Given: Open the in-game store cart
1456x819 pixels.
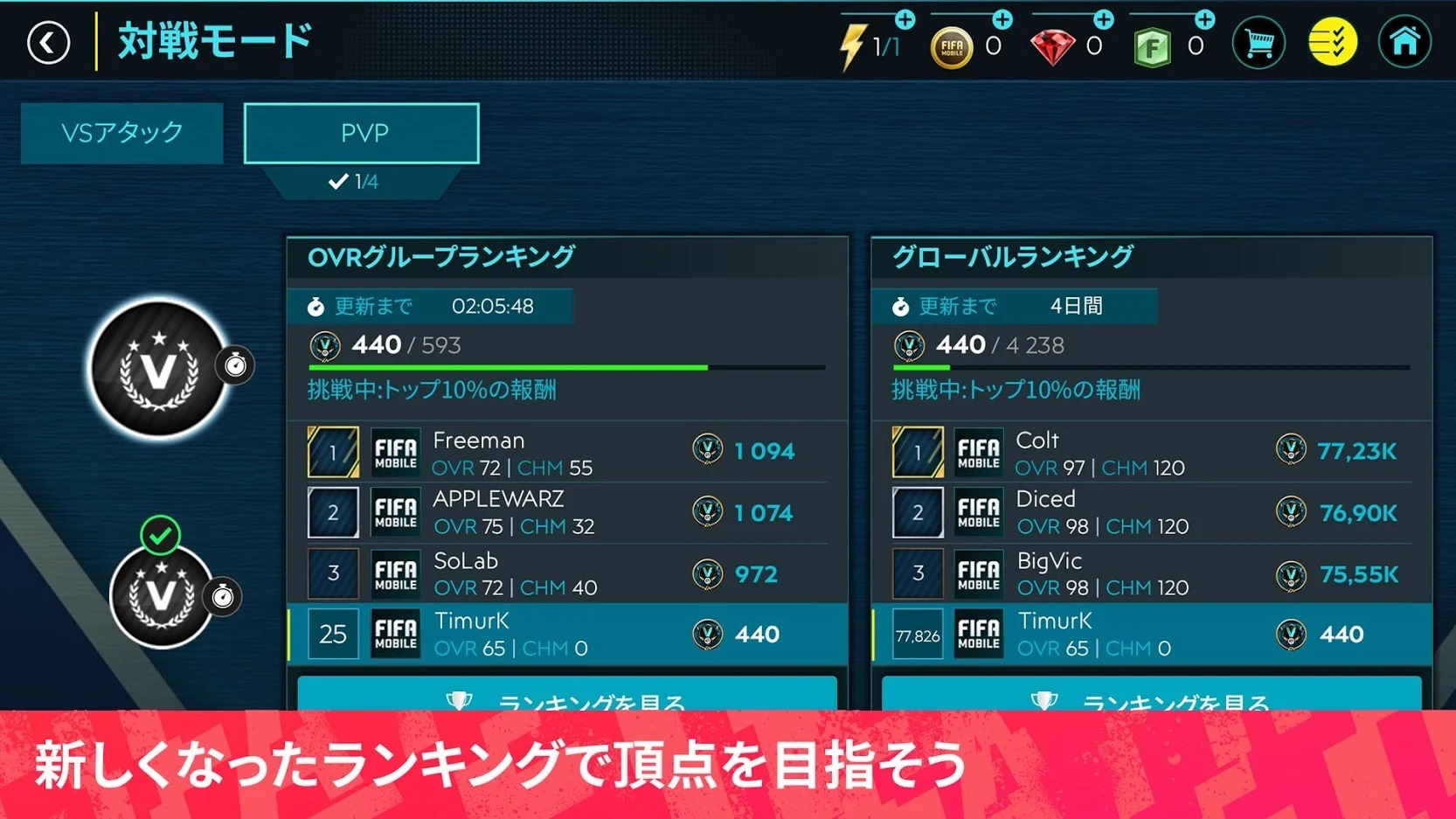Looking at the screenshot, I should point(1258,42).
